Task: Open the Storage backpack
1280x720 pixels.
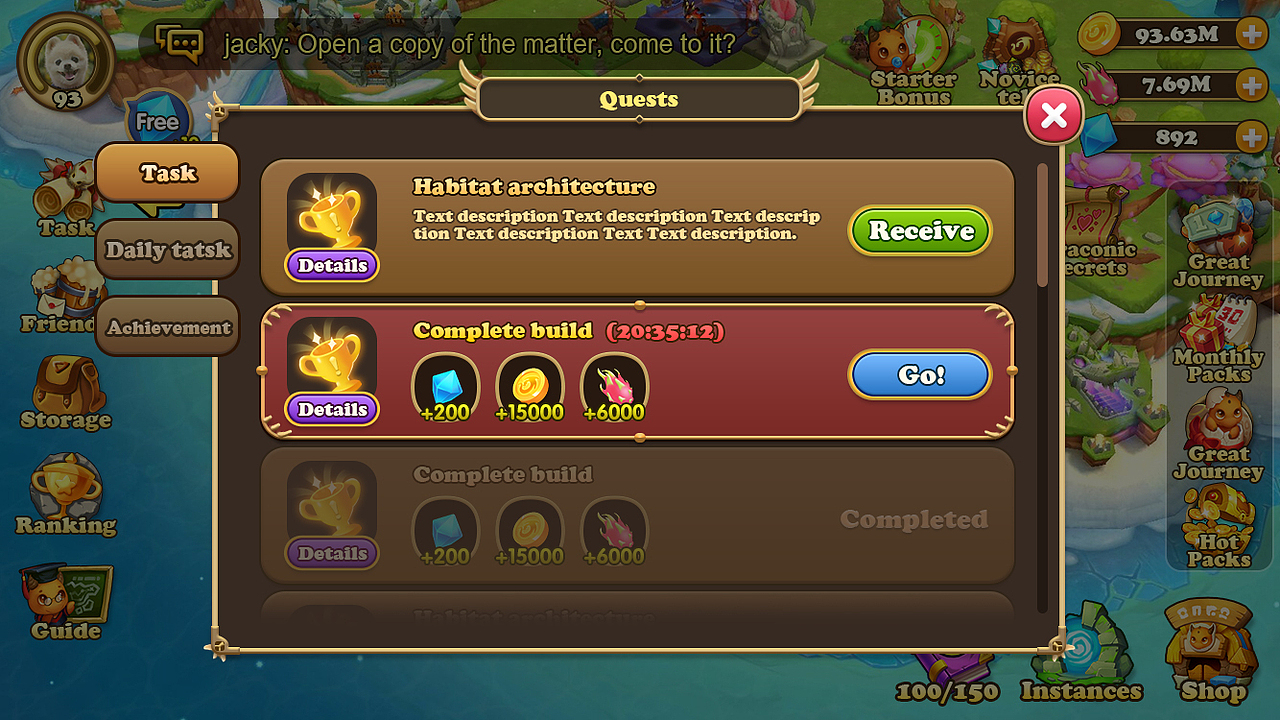Action: coord(65,392)
